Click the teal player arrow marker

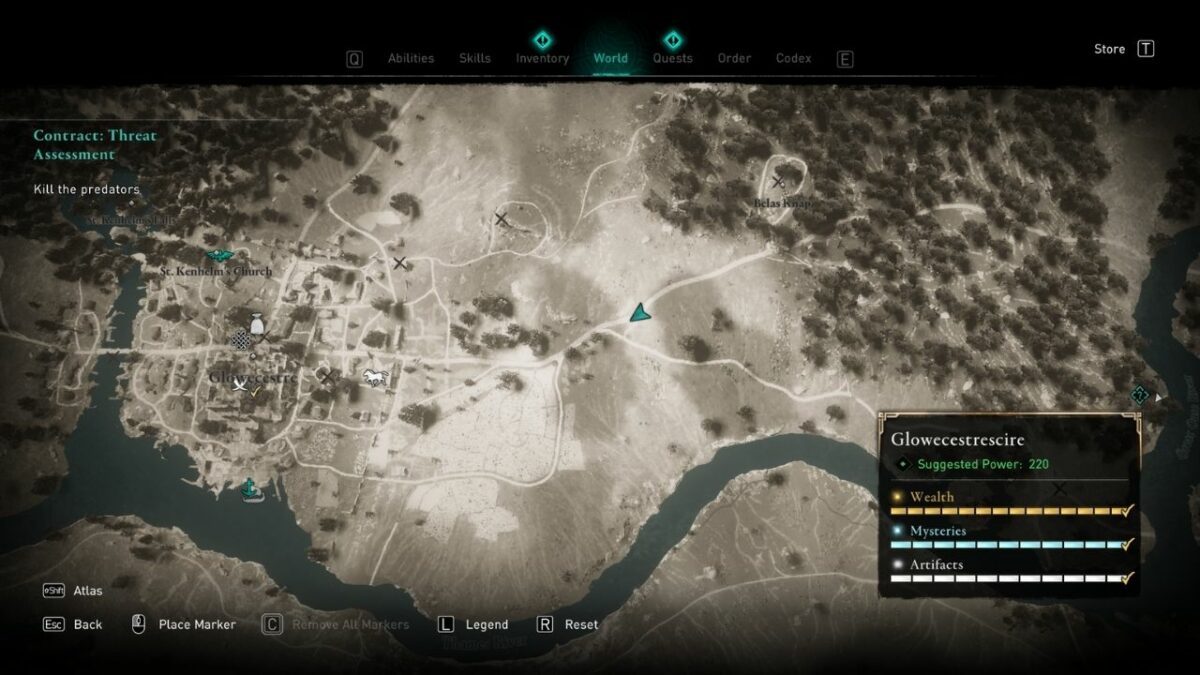(x=639, y=313)
